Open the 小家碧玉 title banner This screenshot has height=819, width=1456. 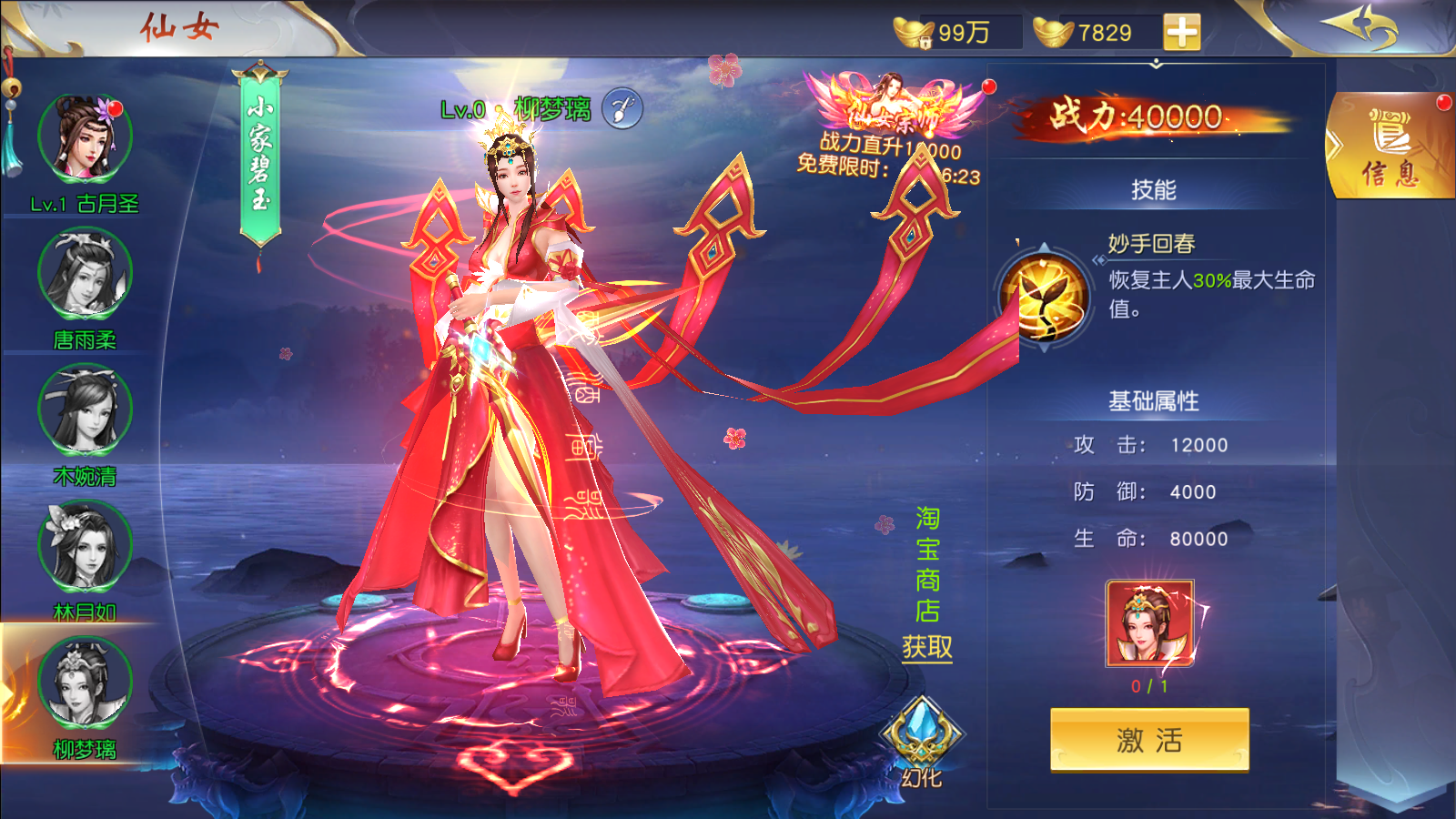260,155
